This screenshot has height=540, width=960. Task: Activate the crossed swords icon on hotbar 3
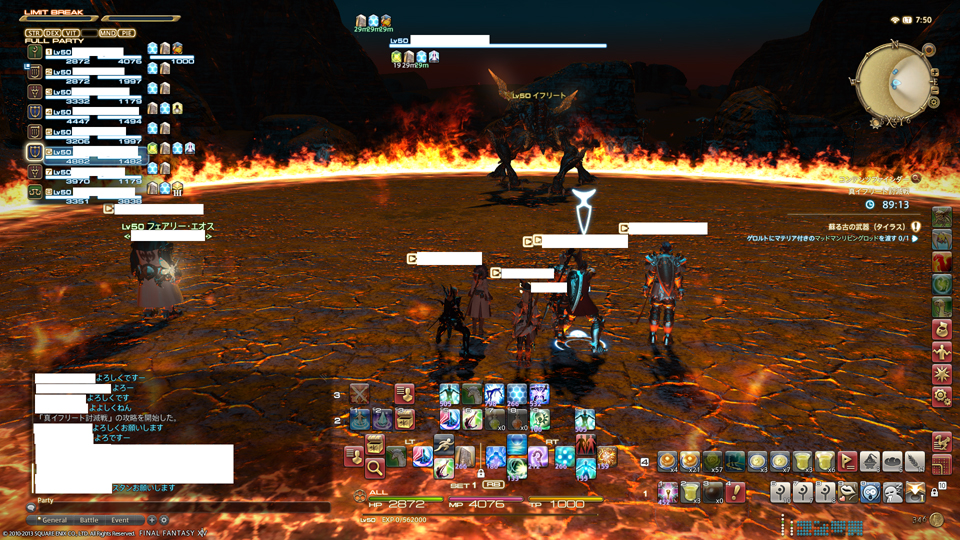point(359,395)
